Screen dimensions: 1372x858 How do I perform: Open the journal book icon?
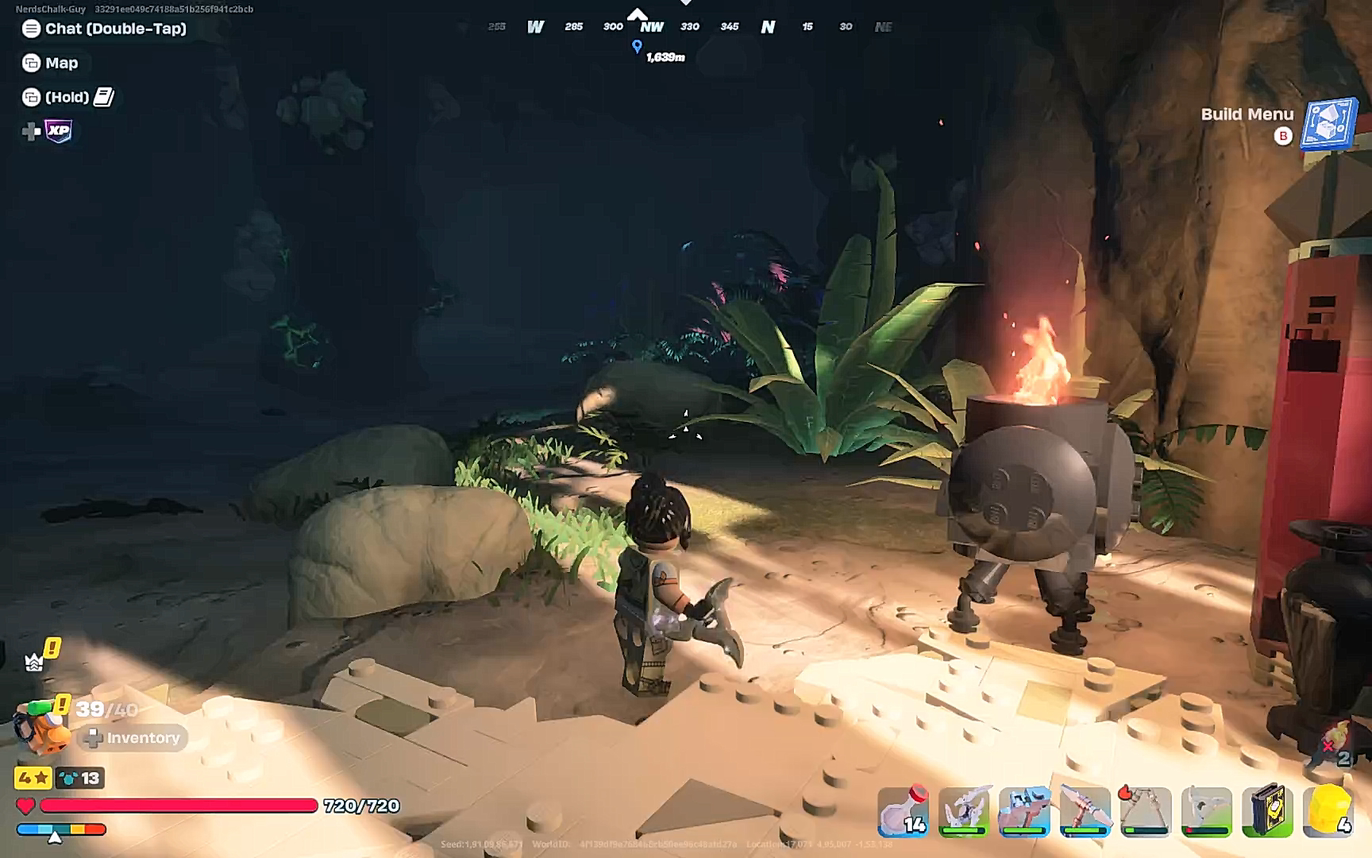(104, 97)
